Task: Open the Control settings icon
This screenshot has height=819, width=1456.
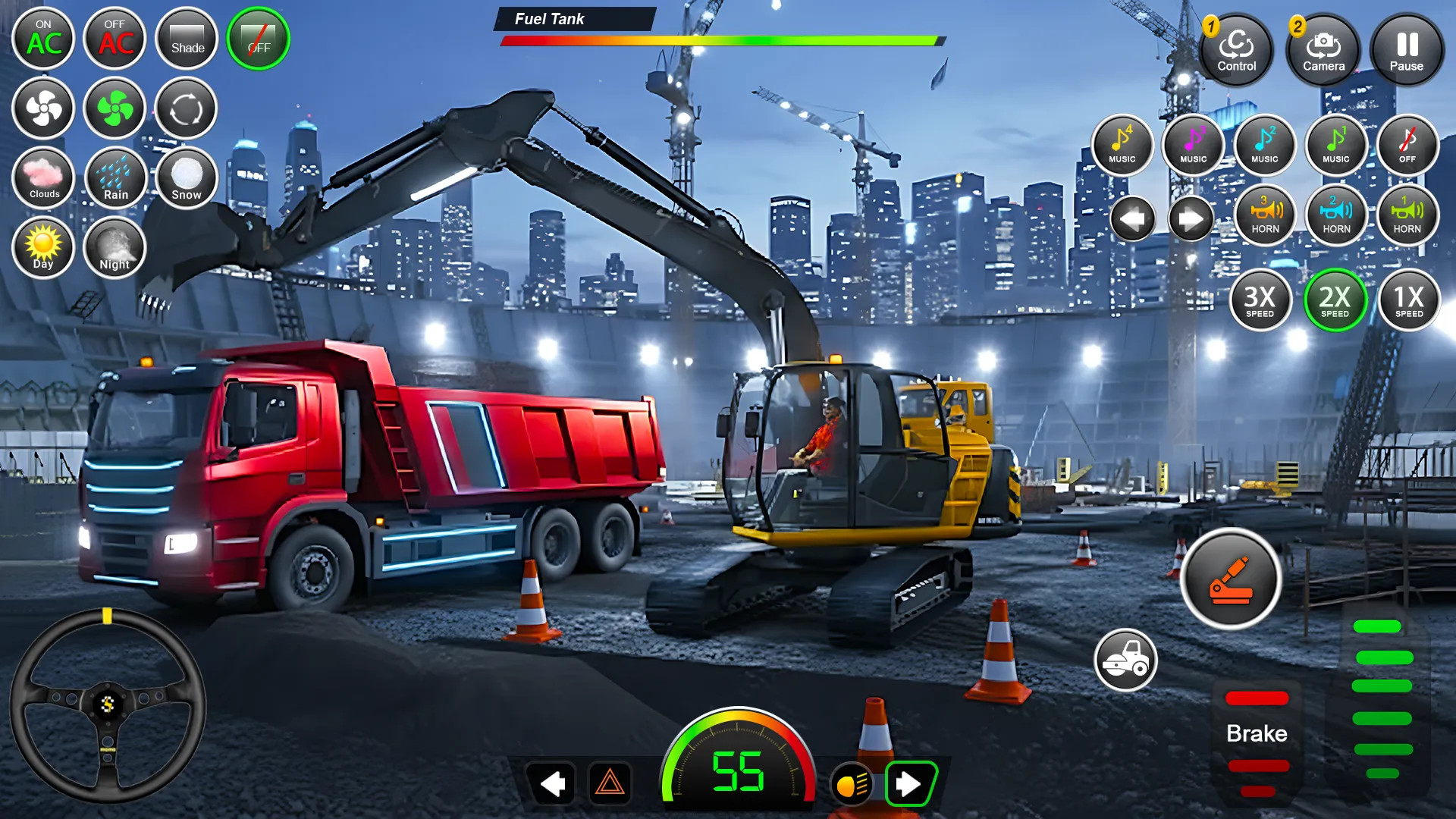Action: point(1238,50)
